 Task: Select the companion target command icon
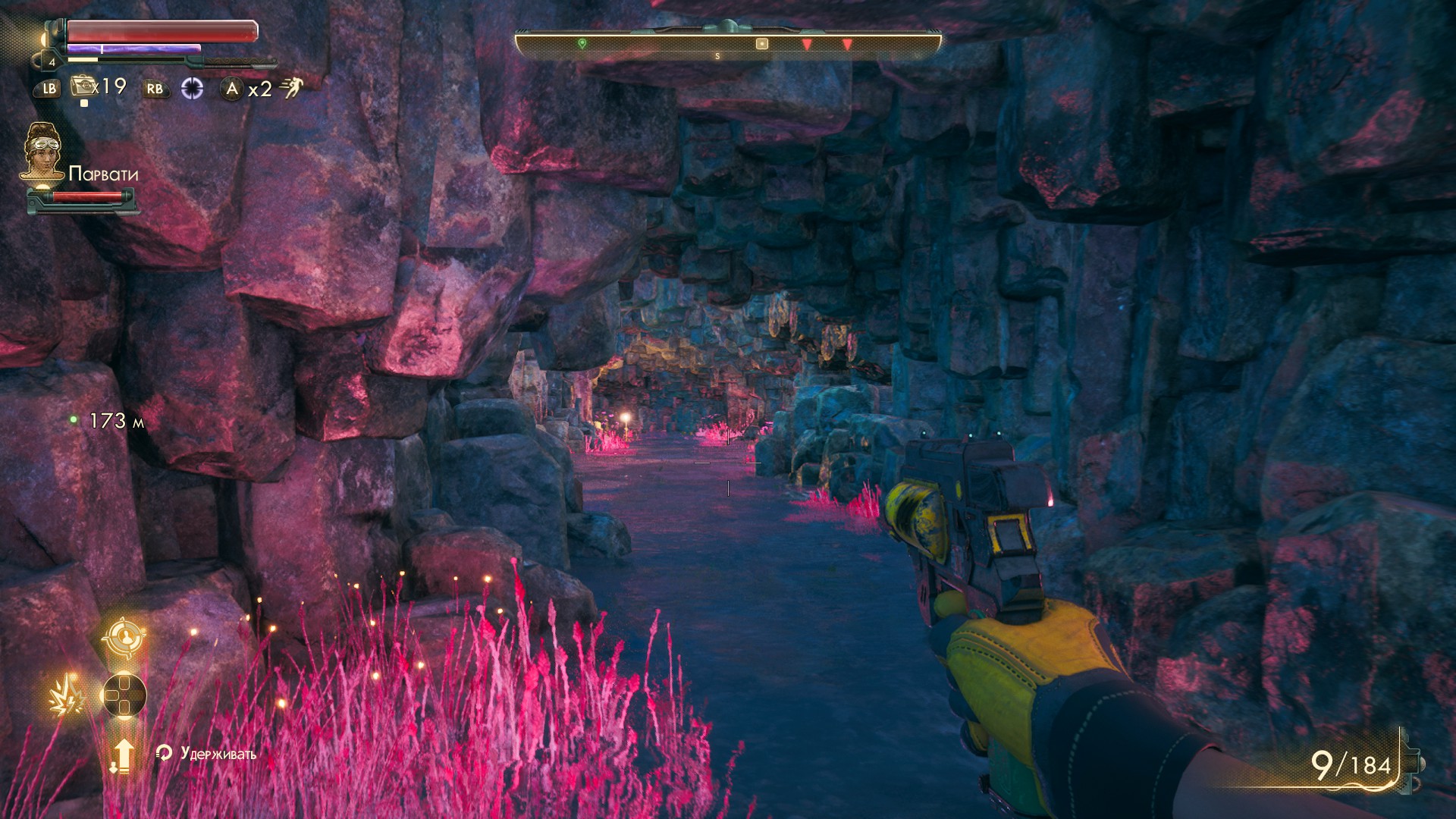pyautogui.click(x=124, y=637)
